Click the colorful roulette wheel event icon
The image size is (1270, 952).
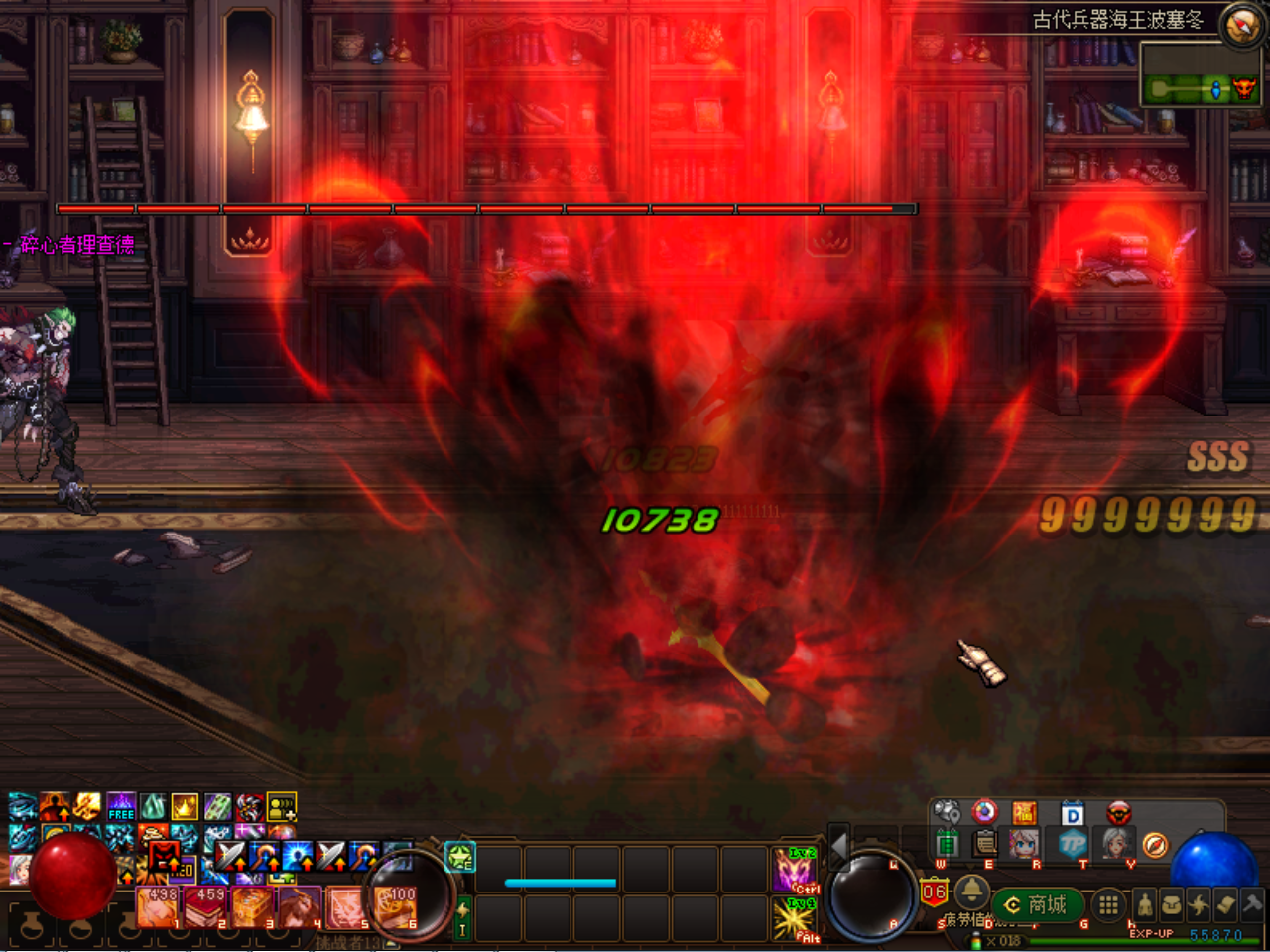984,813
